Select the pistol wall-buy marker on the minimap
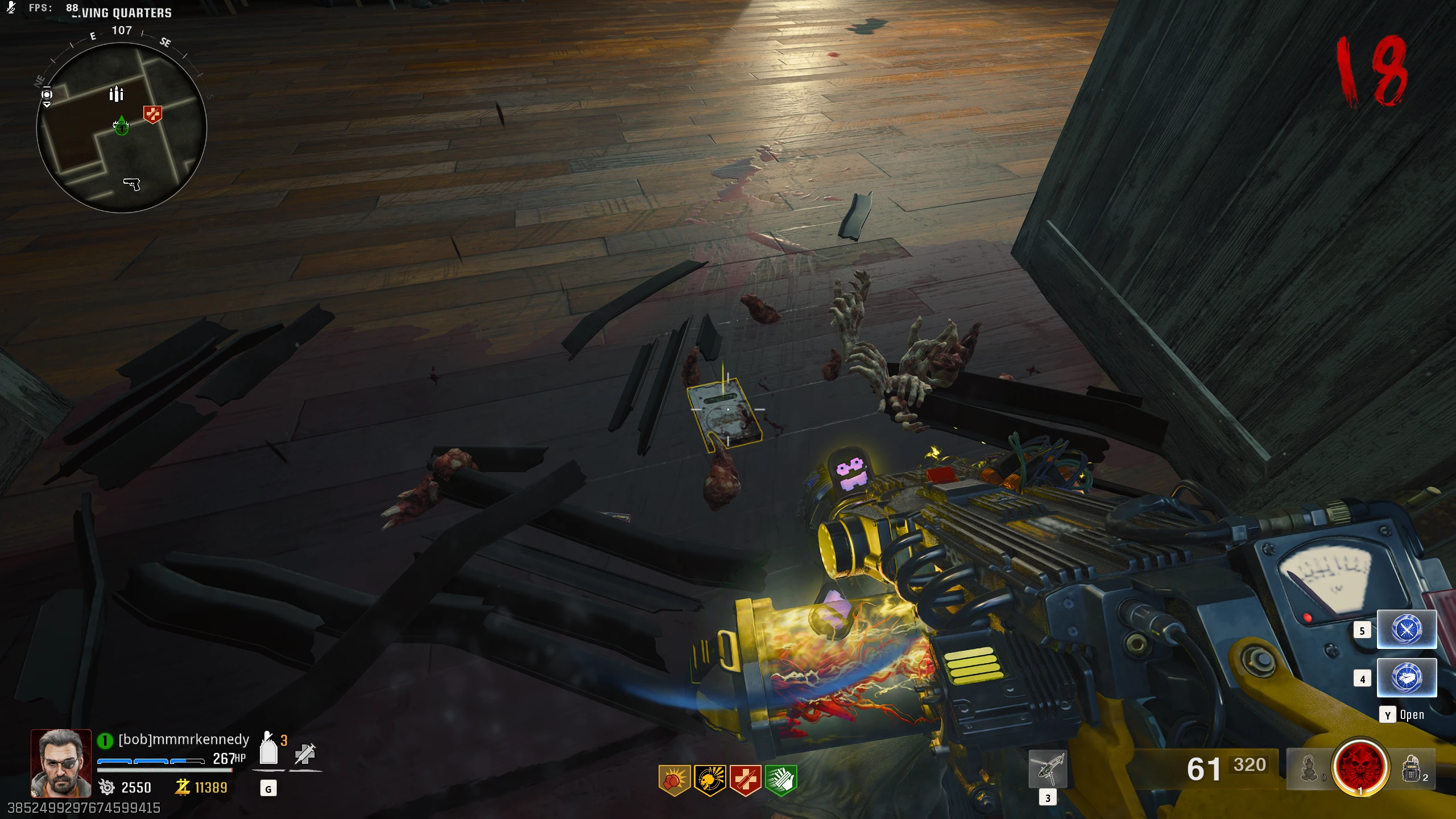 (x=132, y=184)
